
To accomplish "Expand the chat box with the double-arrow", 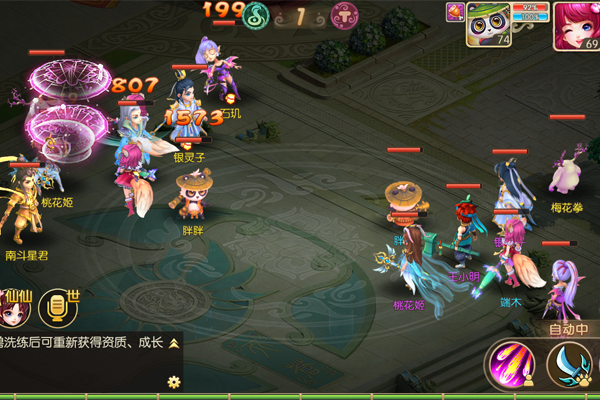I will [173, 343].
